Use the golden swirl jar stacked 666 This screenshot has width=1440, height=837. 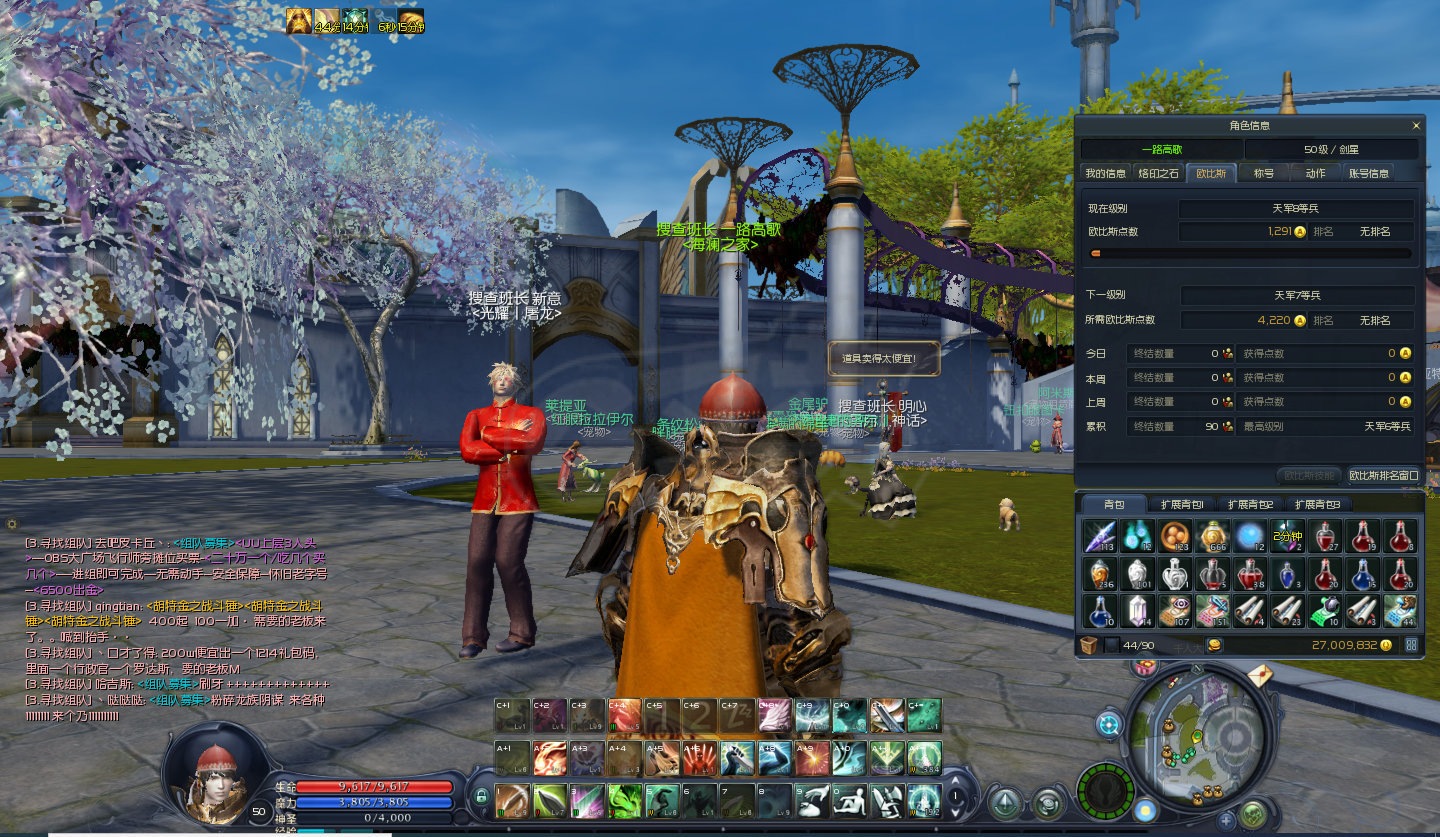coord(1212,536)
